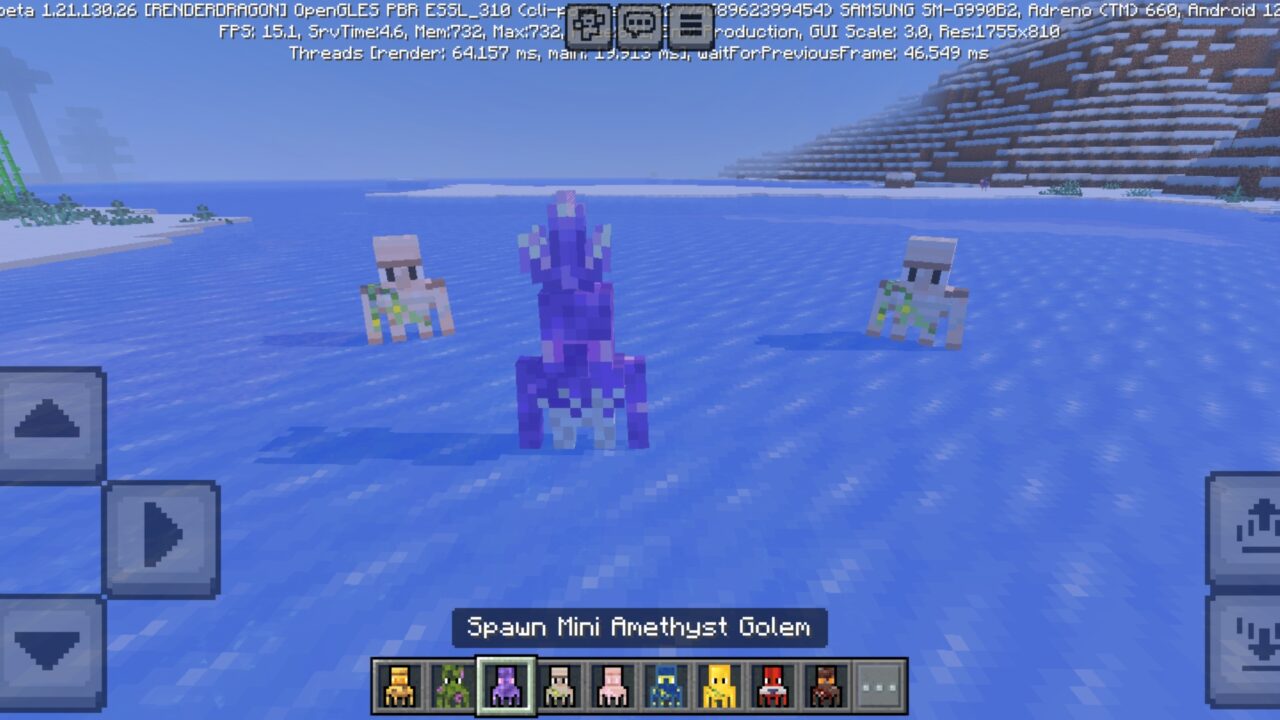Select the pink golem spawn egg
The width and height of the screenshot is (1280, 720).
click(x=615, y=684)
